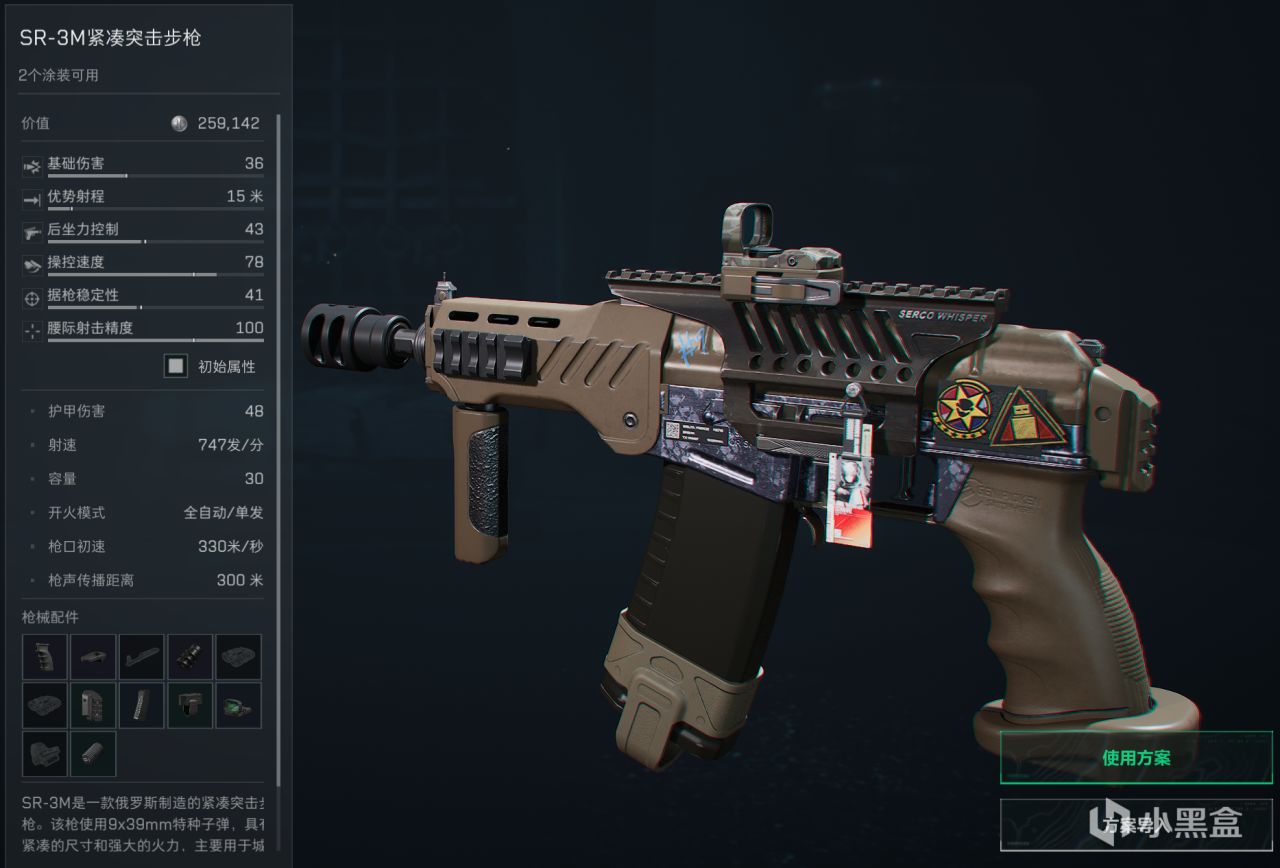Toggle the 初始属性 checkbox
1280x868 pixels.
click(x=176, y=366)
